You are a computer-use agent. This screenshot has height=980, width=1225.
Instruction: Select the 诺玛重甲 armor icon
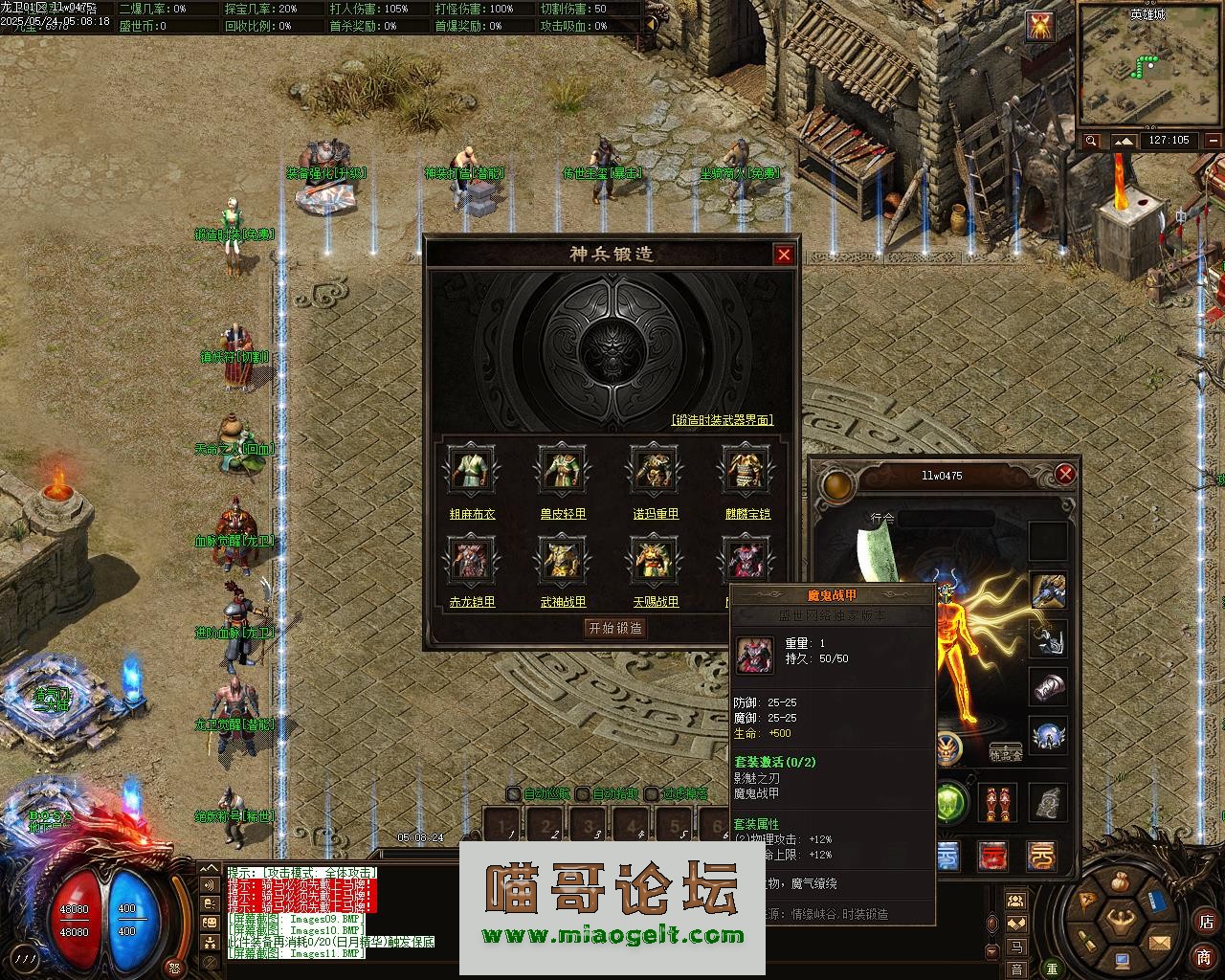pyautogui.click(x=655, y=469)
